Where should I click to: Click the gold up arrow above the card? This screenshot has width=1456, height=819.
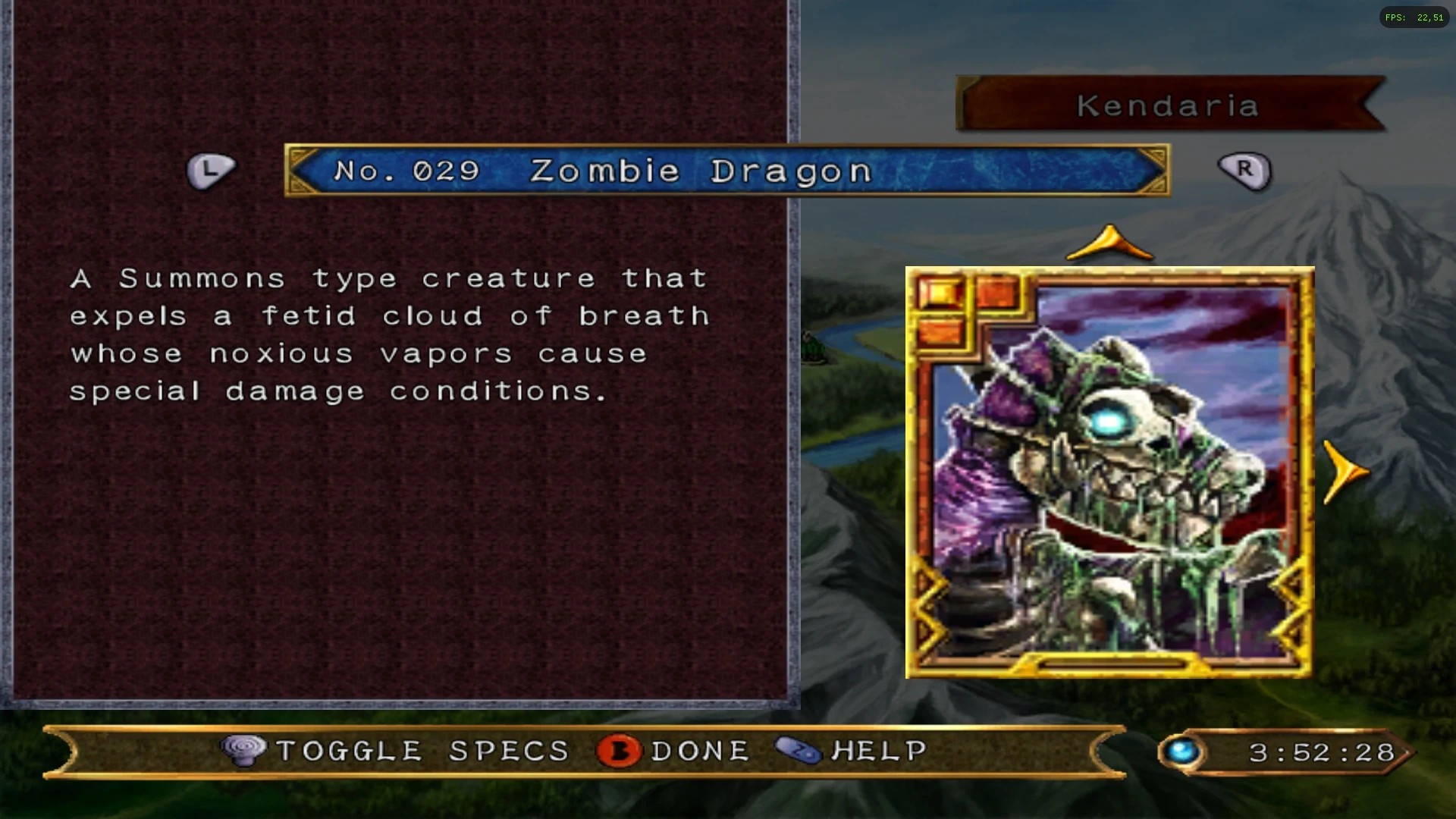1109,244
